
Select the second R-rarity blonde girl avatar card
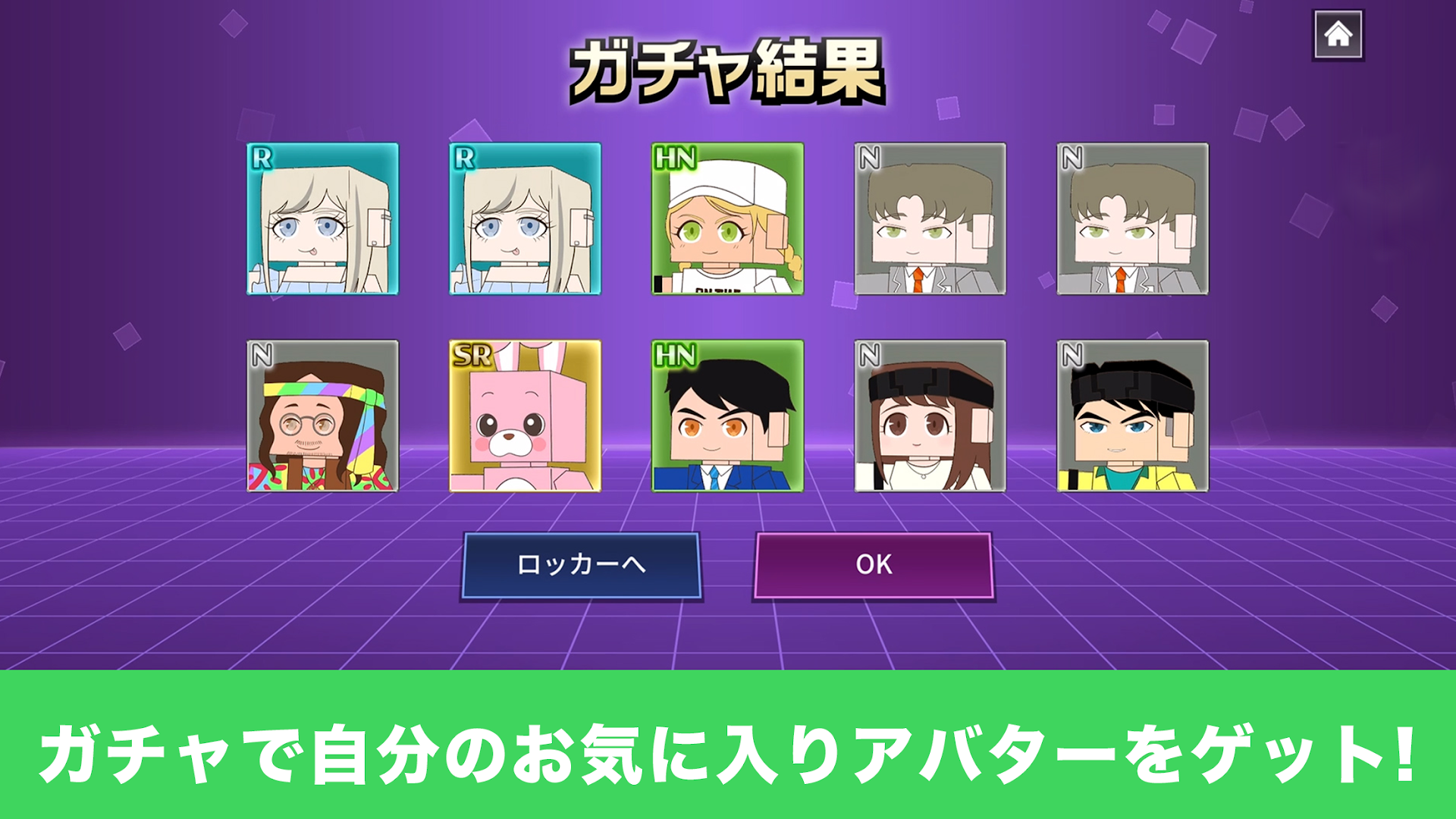pos(526,220)
